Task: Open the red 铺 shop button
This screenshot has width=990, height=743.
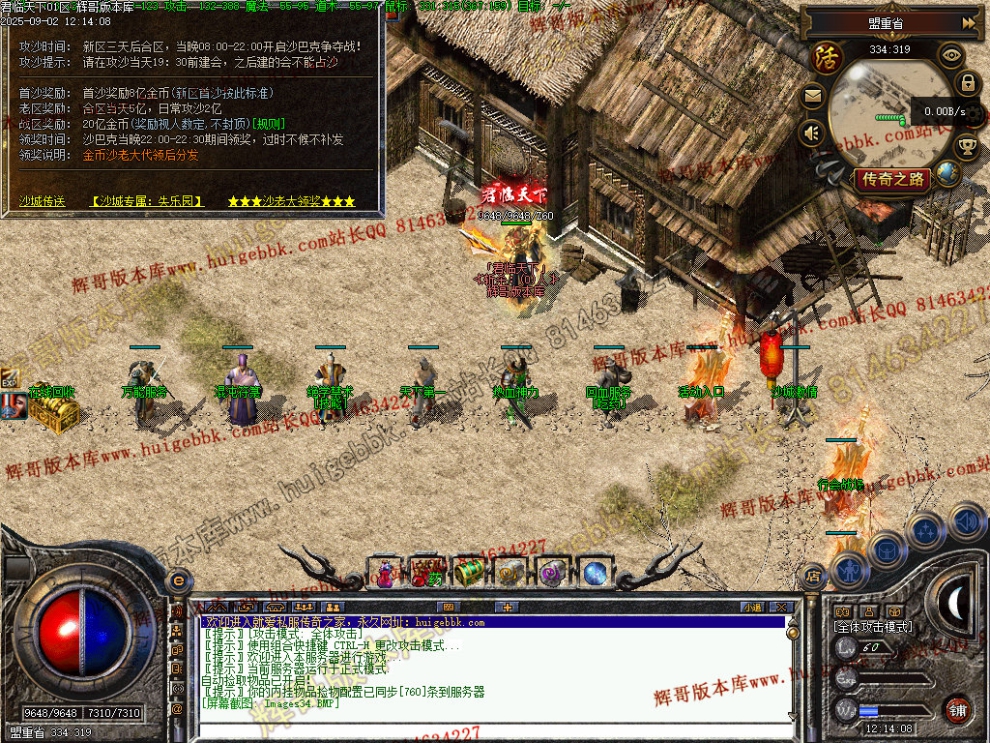Action: click(x=957, y=709)
